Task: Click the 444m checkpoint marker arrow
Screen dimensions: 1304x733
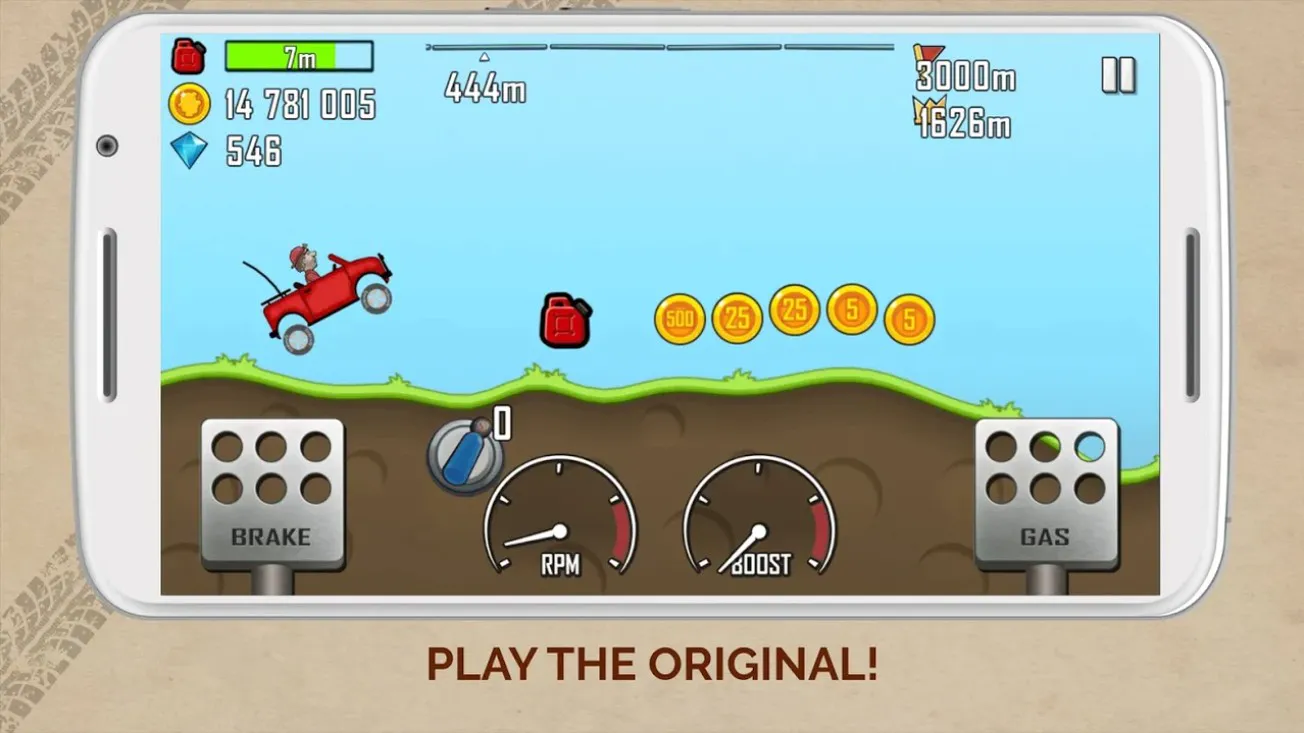Action: 486,58
